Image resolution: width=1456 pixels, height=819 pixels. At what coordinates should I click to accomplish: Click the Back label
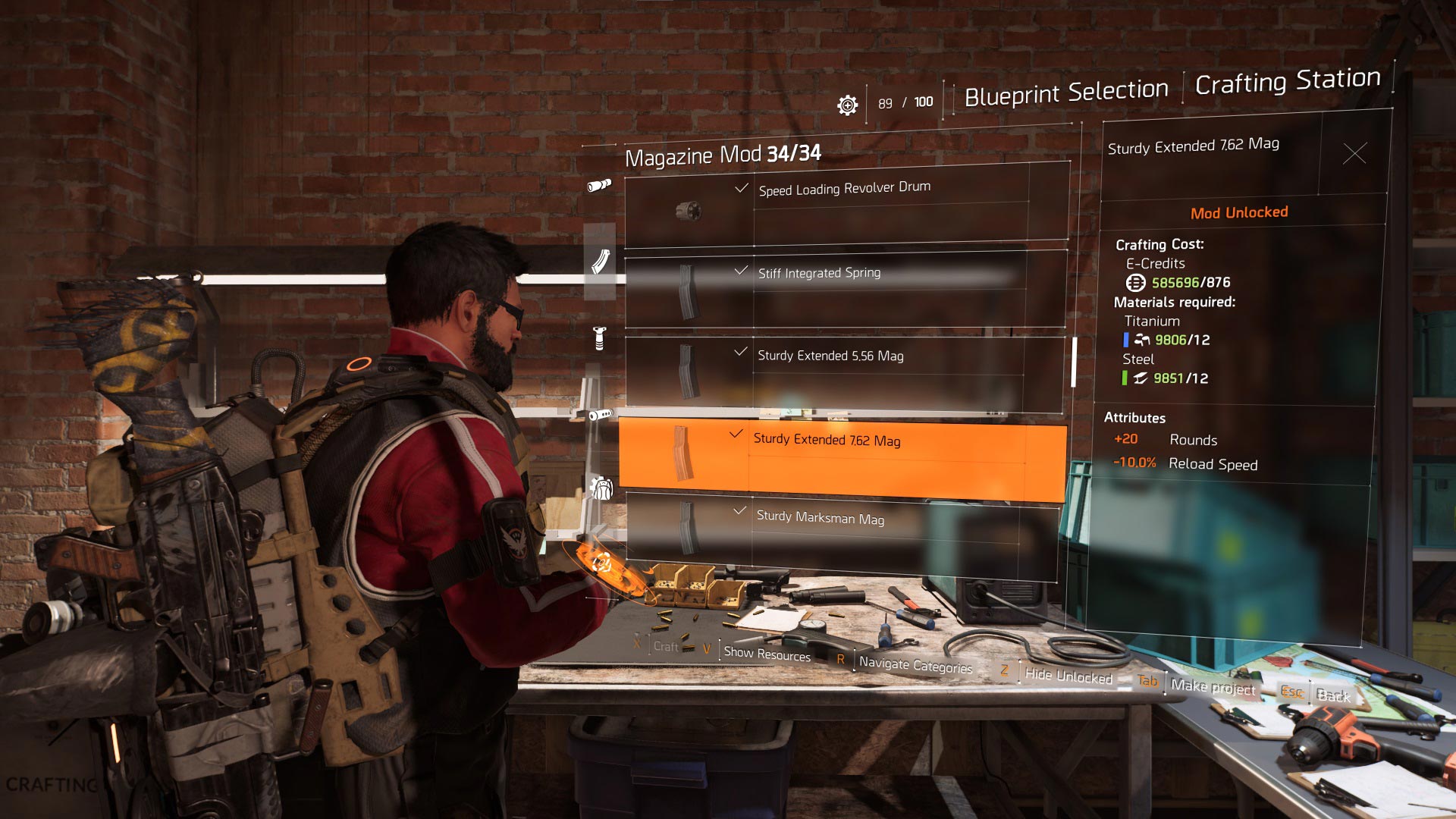[1333, 695]
